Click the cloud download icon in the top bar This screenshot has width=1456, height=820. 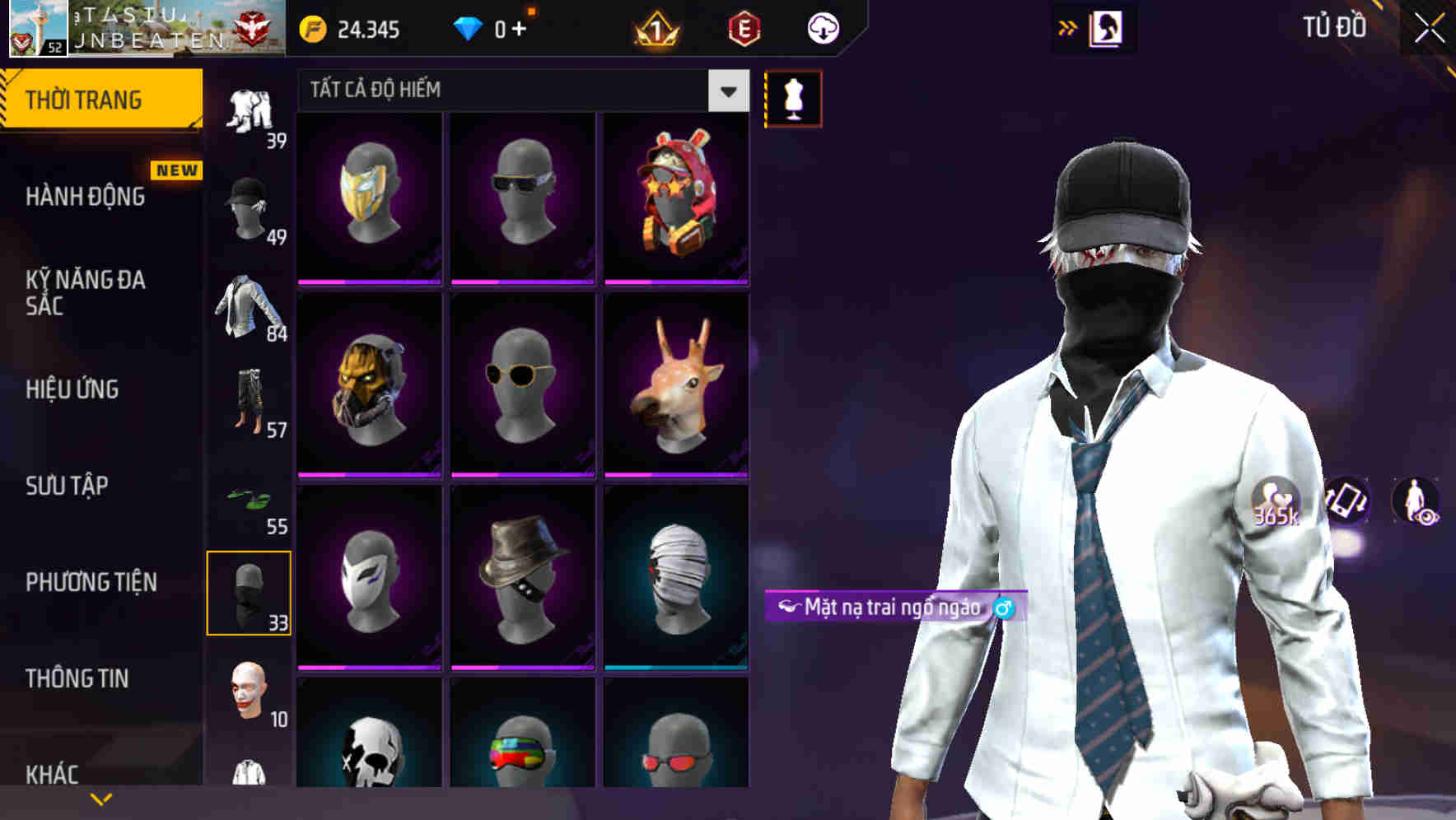coord(822,27)
